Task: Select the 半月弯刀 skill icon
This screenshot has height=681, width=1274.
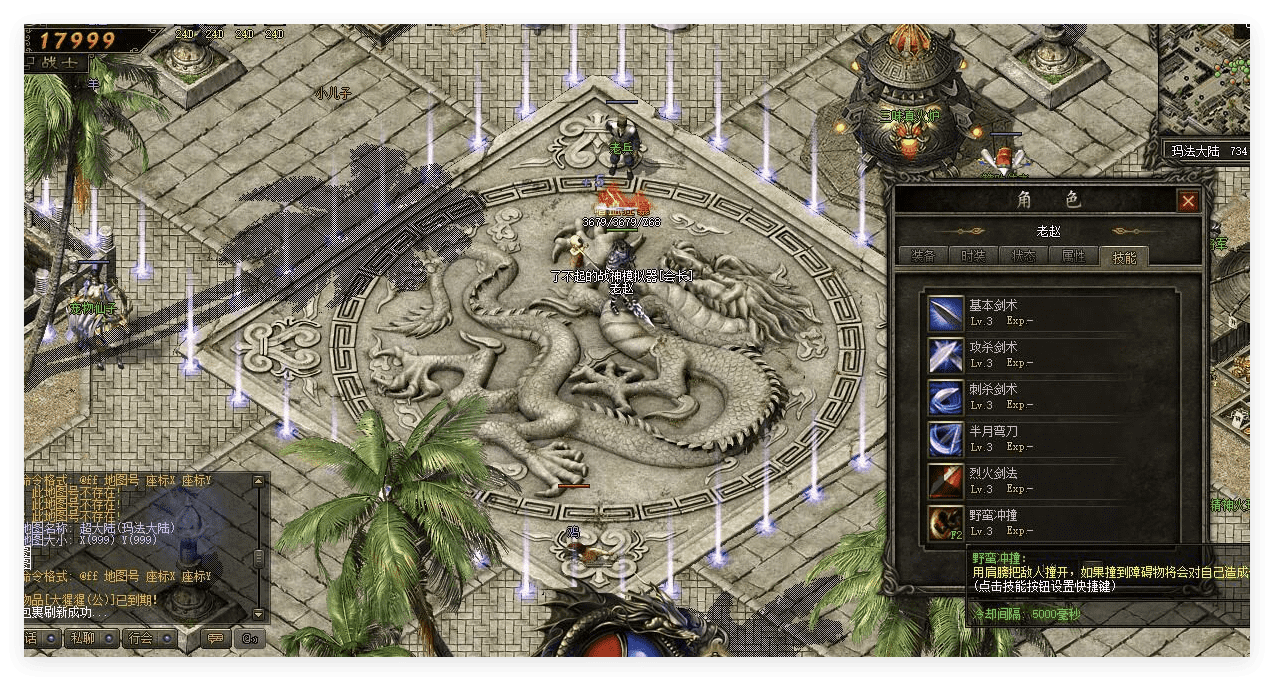Action: coord(945,439)
